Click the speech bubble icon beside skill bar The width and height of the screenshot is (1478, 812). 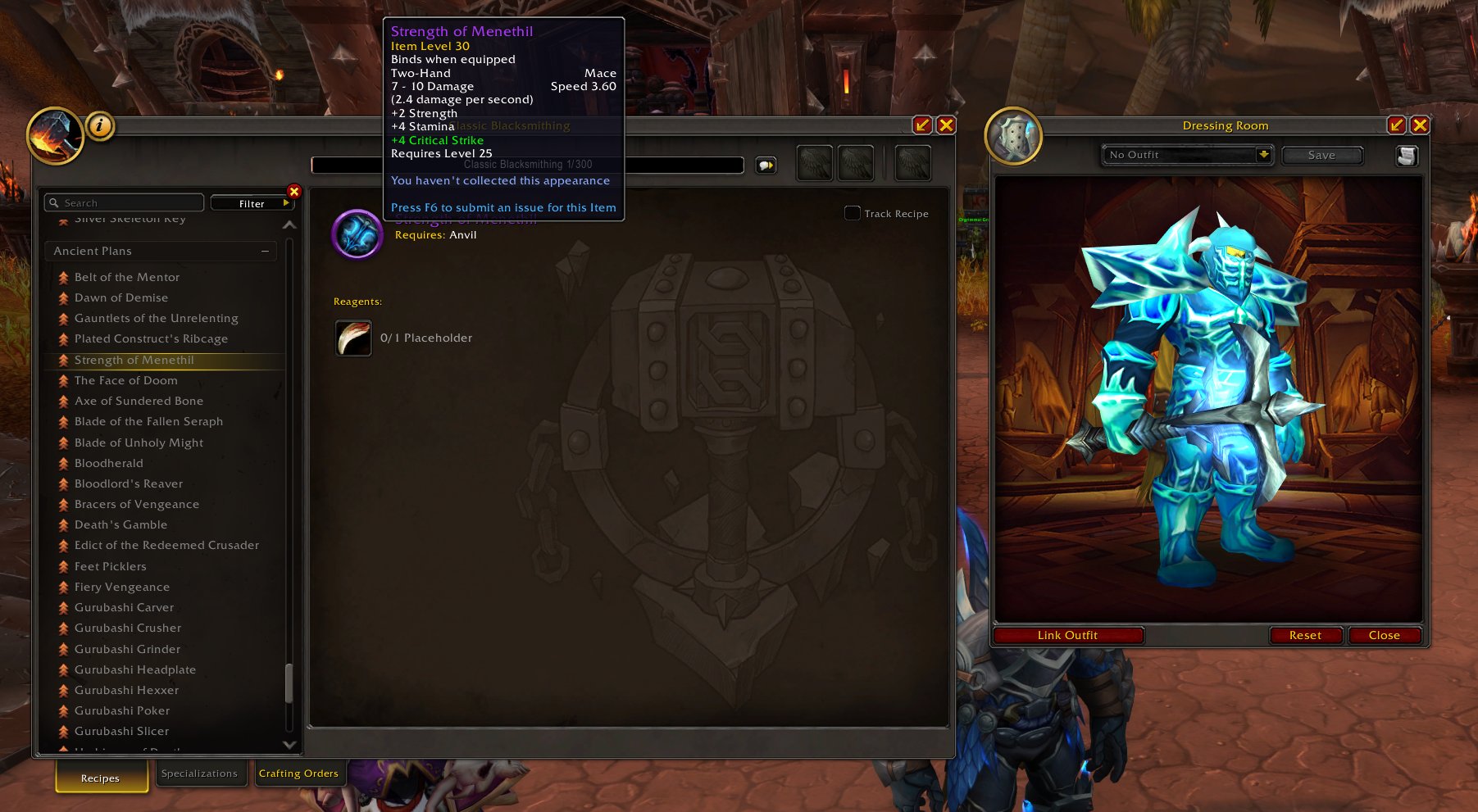tap(765, 165)
